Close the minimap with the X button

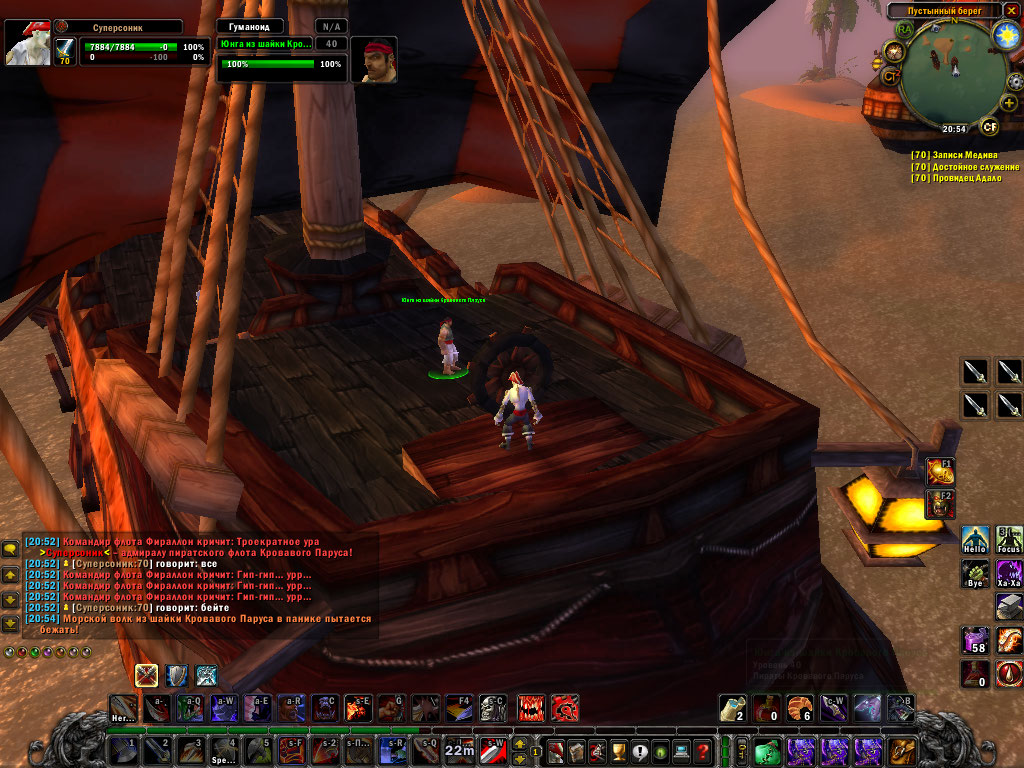1012,11
